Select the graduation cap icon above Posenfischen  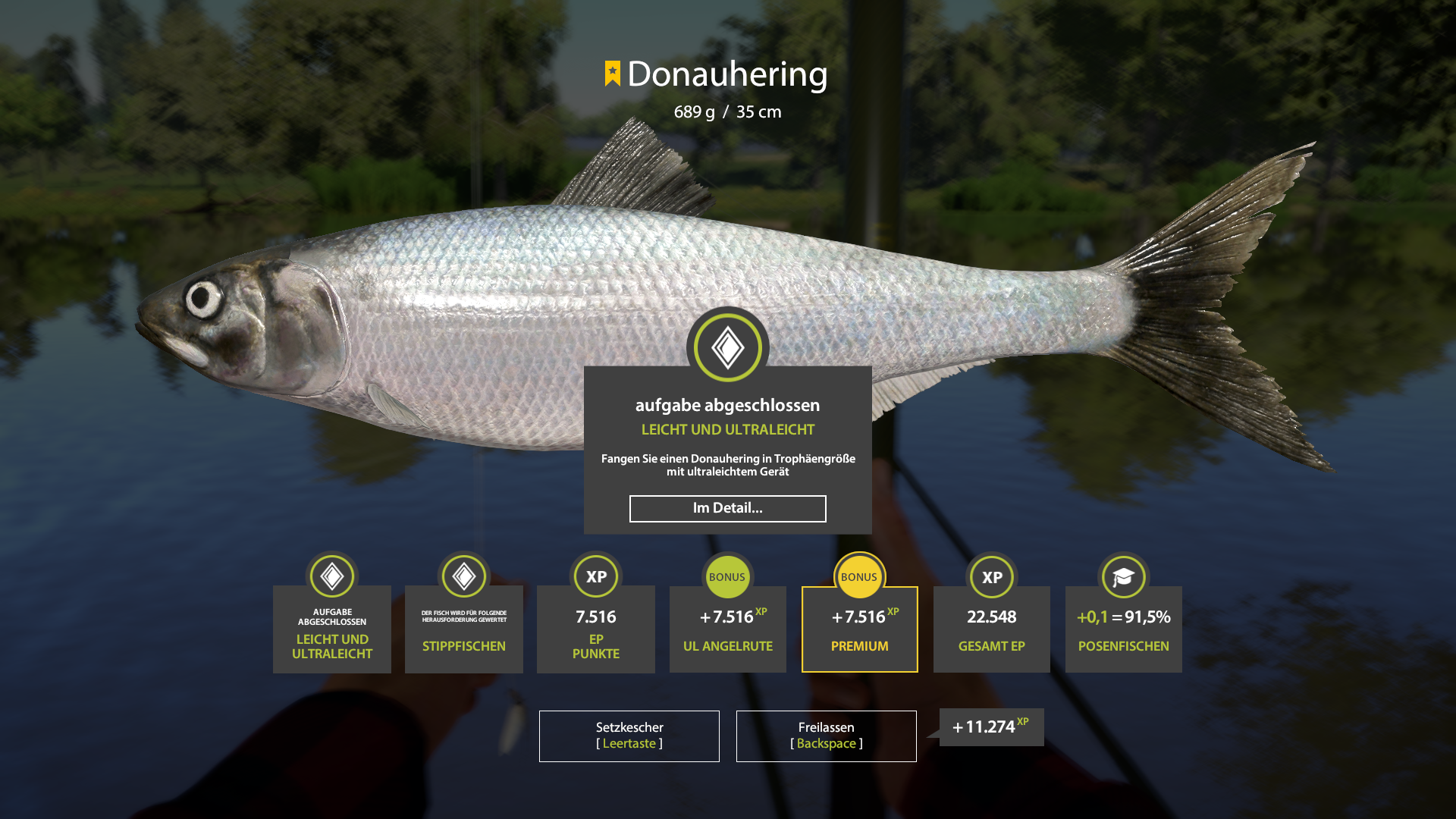pos(1123,576)
